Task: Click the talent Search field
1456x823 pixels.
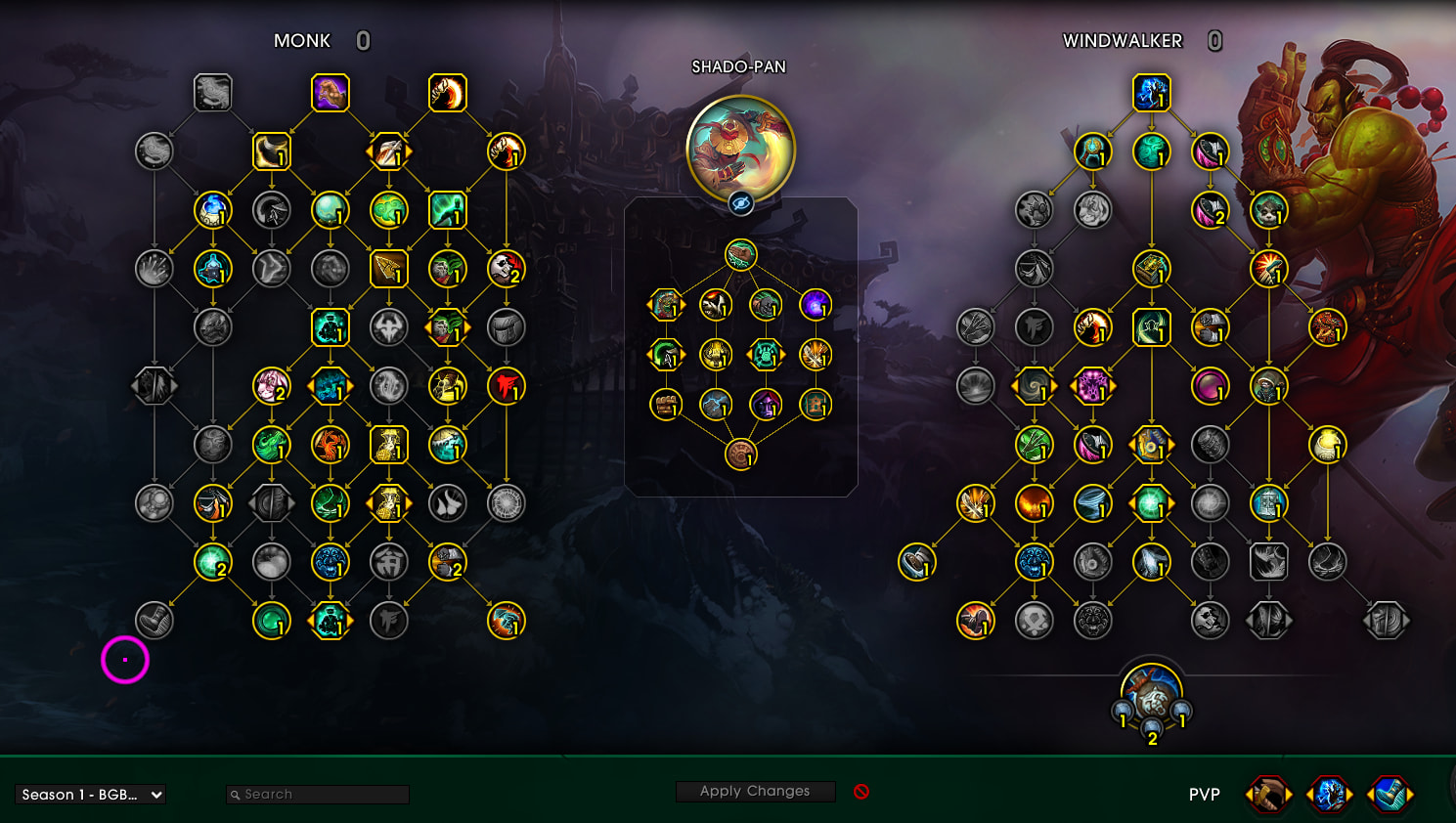Action: click(x=318, y=795)
